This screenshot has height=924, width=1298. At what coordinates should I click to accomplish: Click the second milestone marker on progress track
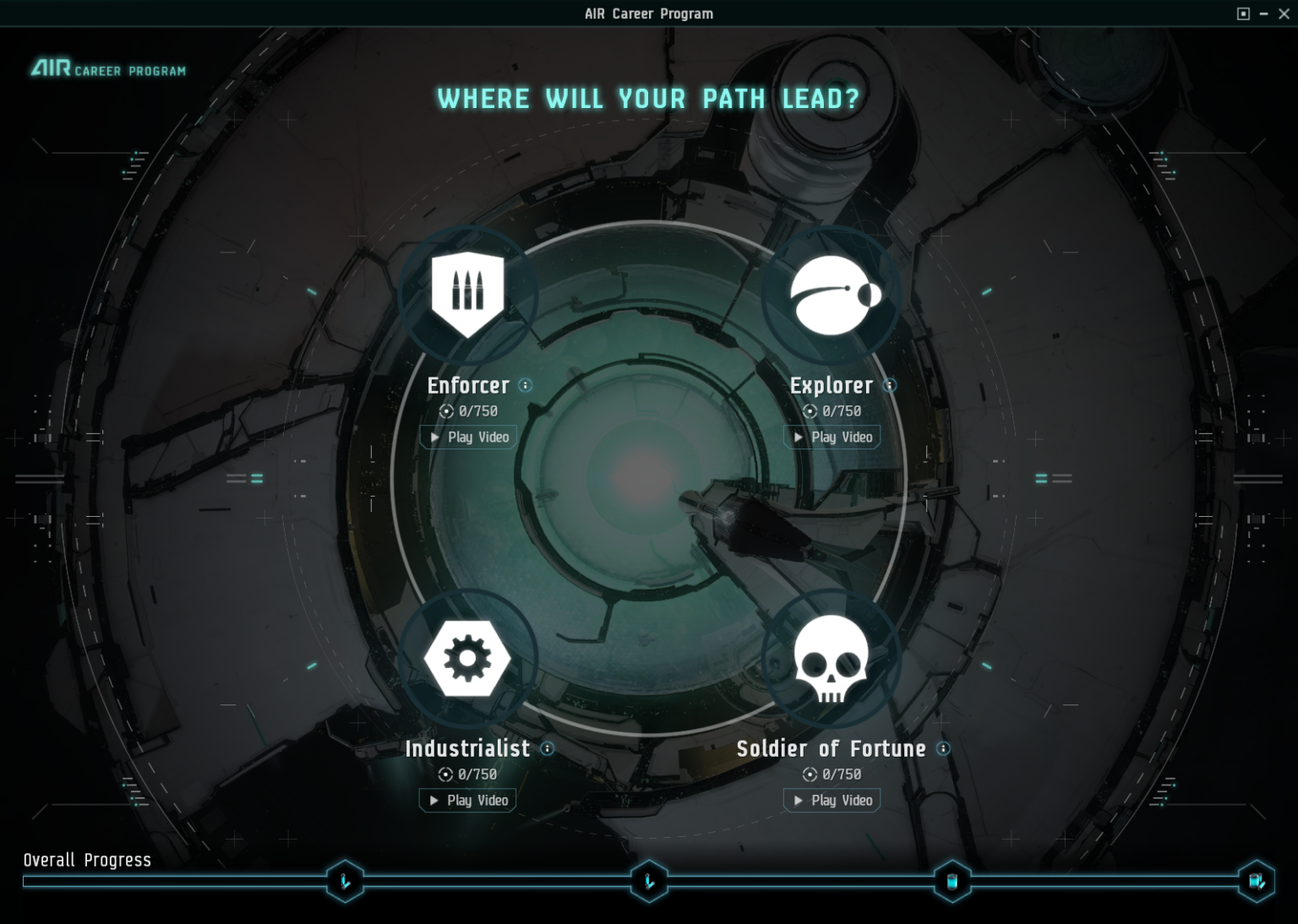(x=648, y=881)
